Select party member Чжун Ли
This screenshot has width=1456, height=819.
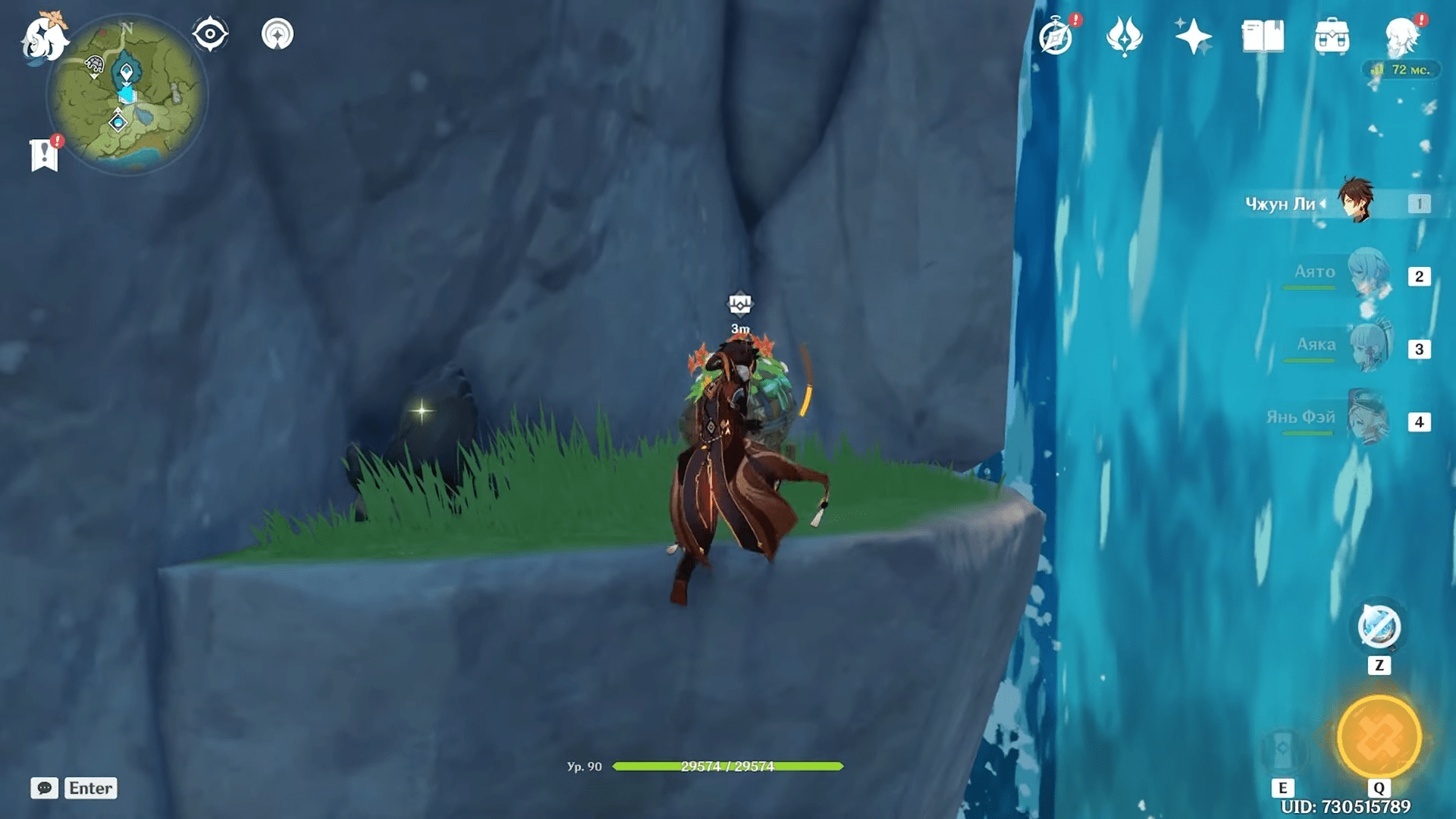click(x=1354, y=202)
